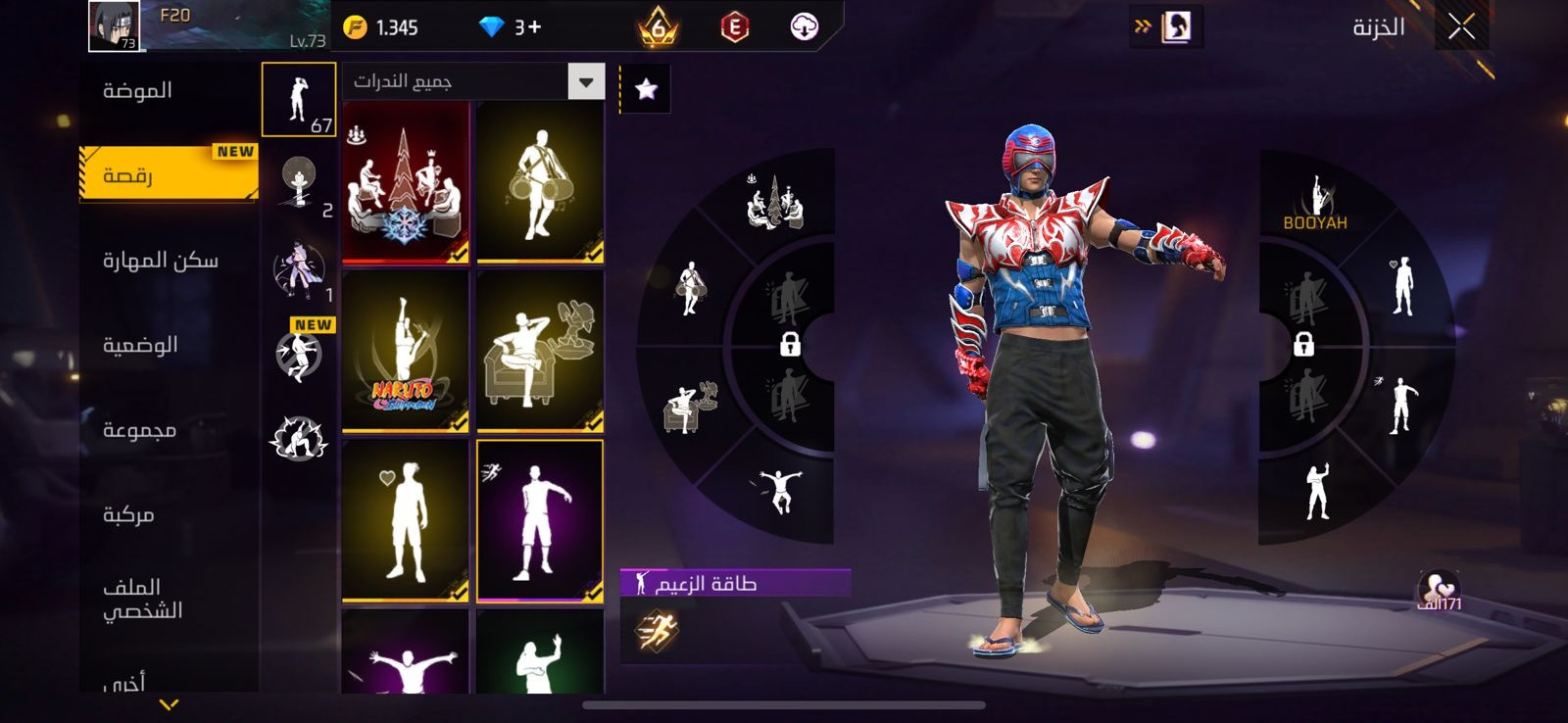Expand the جميع الندرات rarity dropdown

coord(586,82)
